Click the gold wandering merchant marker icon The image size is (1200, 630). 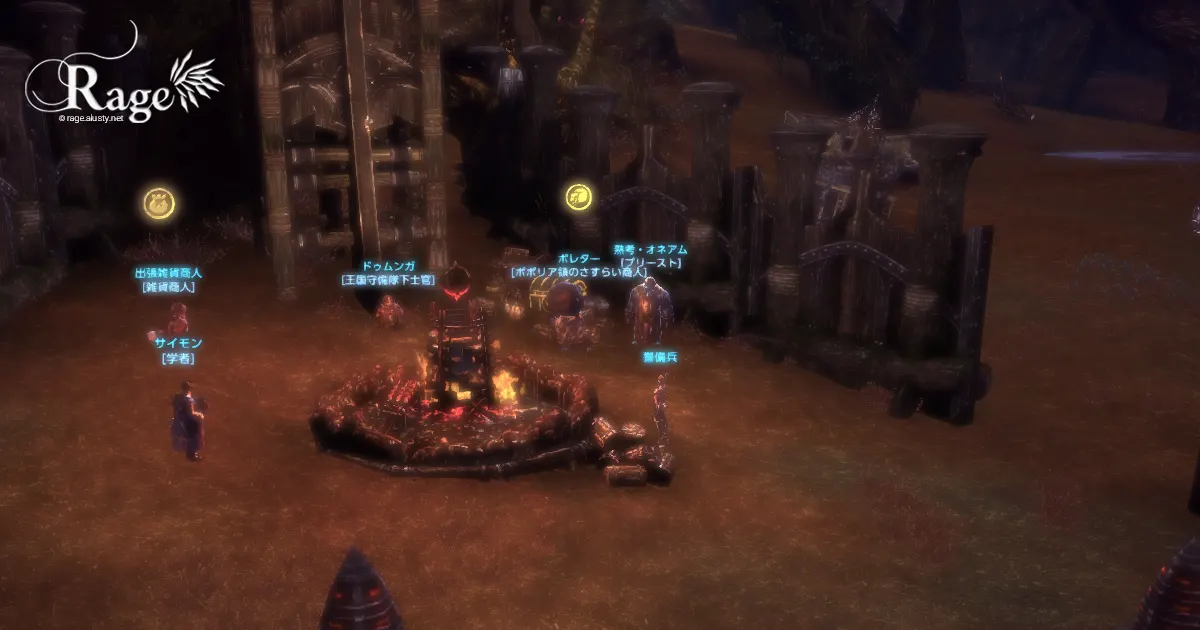click(x=577, y=197)
